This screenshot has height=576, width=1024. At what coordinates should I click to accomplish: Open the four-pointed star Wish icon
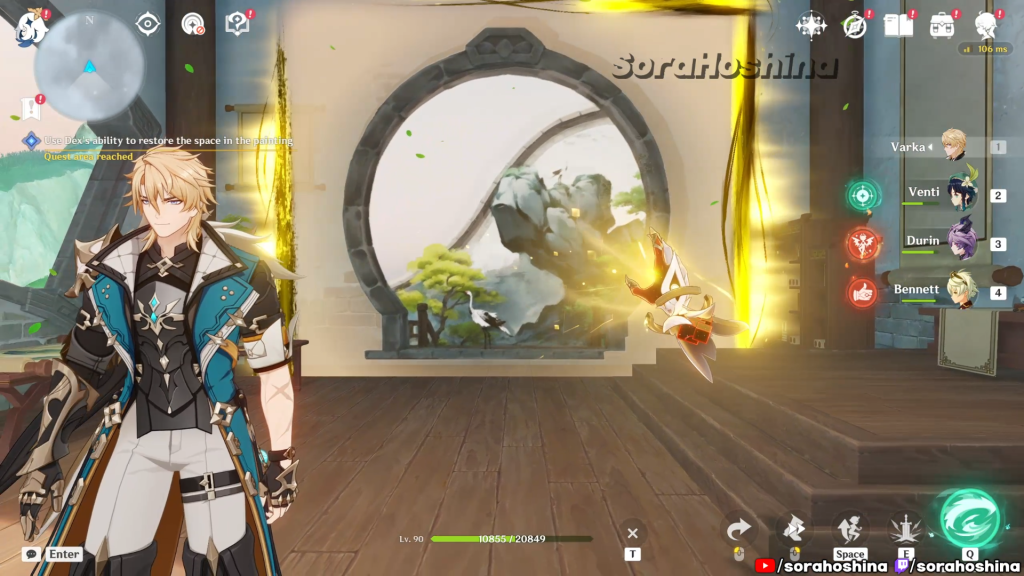coord(811,25)
